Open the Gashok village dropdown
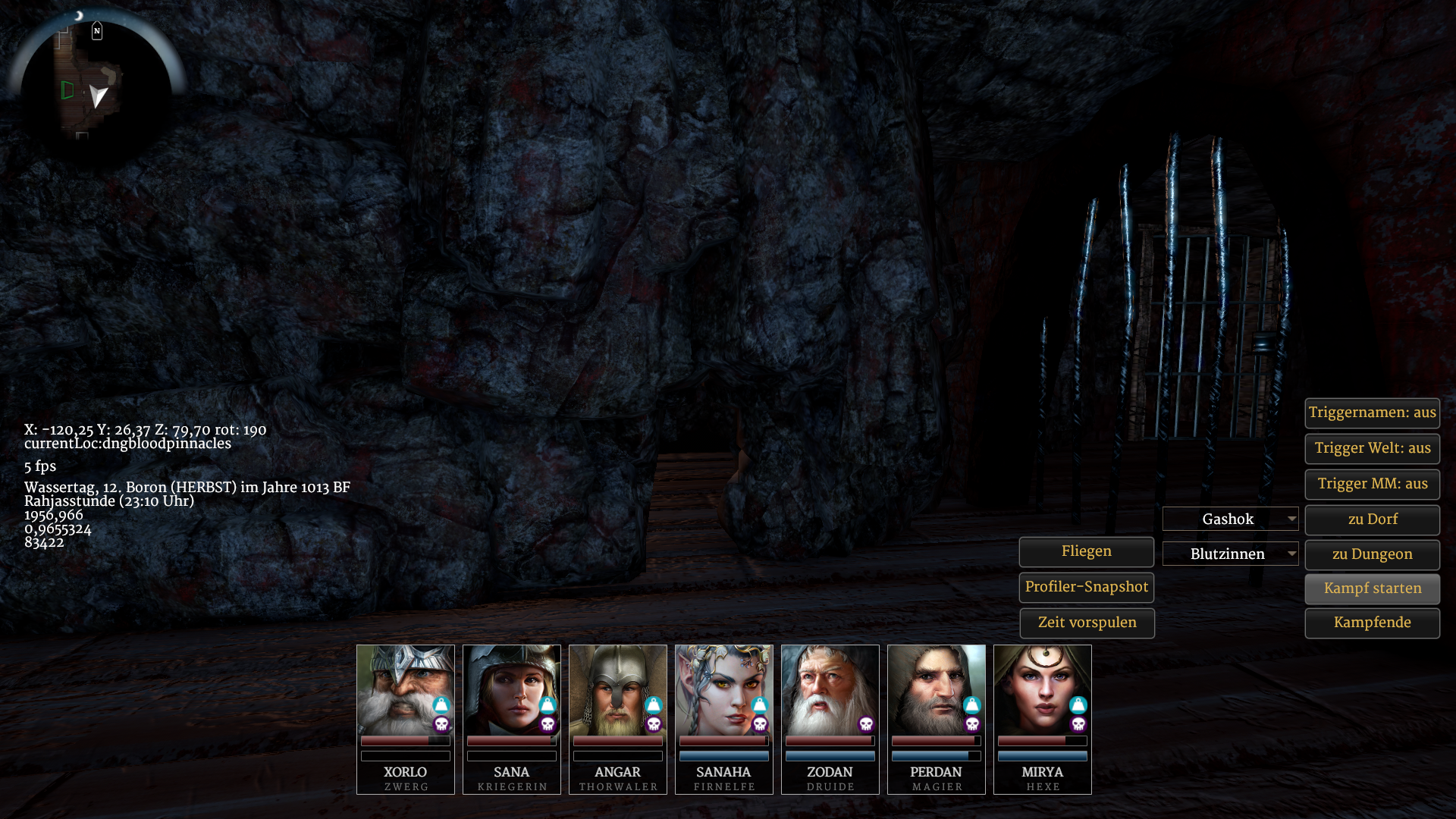 1230,519
